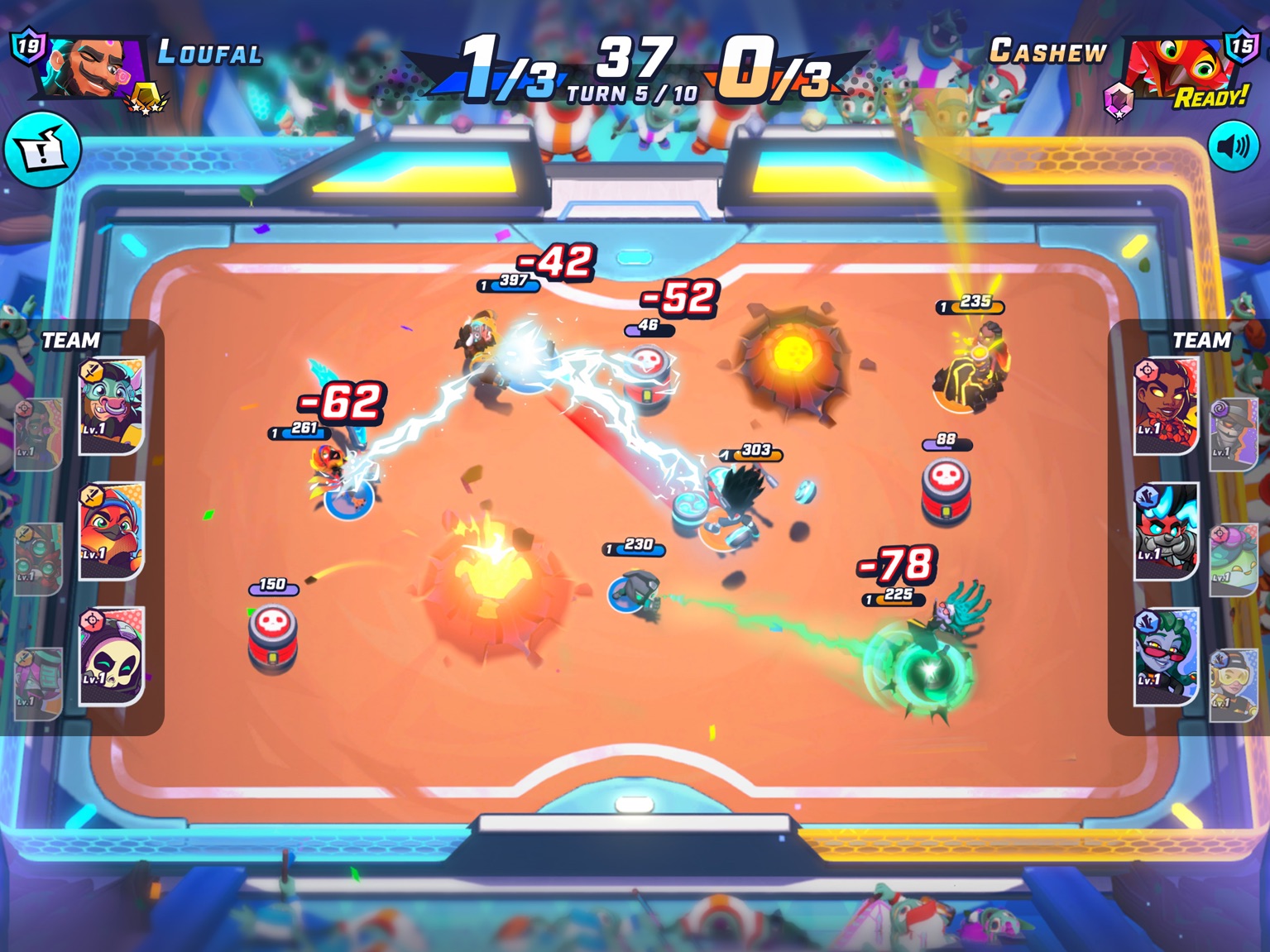Click Loufal's profile avatar
This screenshot has width=1270, height=952.
(x=93, y=65)
